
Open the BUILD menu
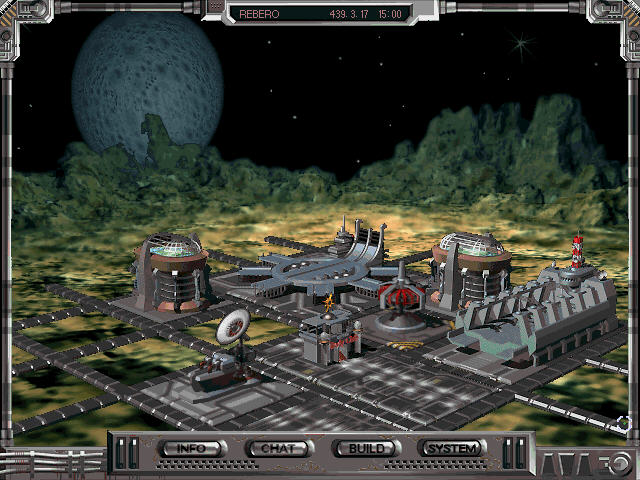[366, 448]
